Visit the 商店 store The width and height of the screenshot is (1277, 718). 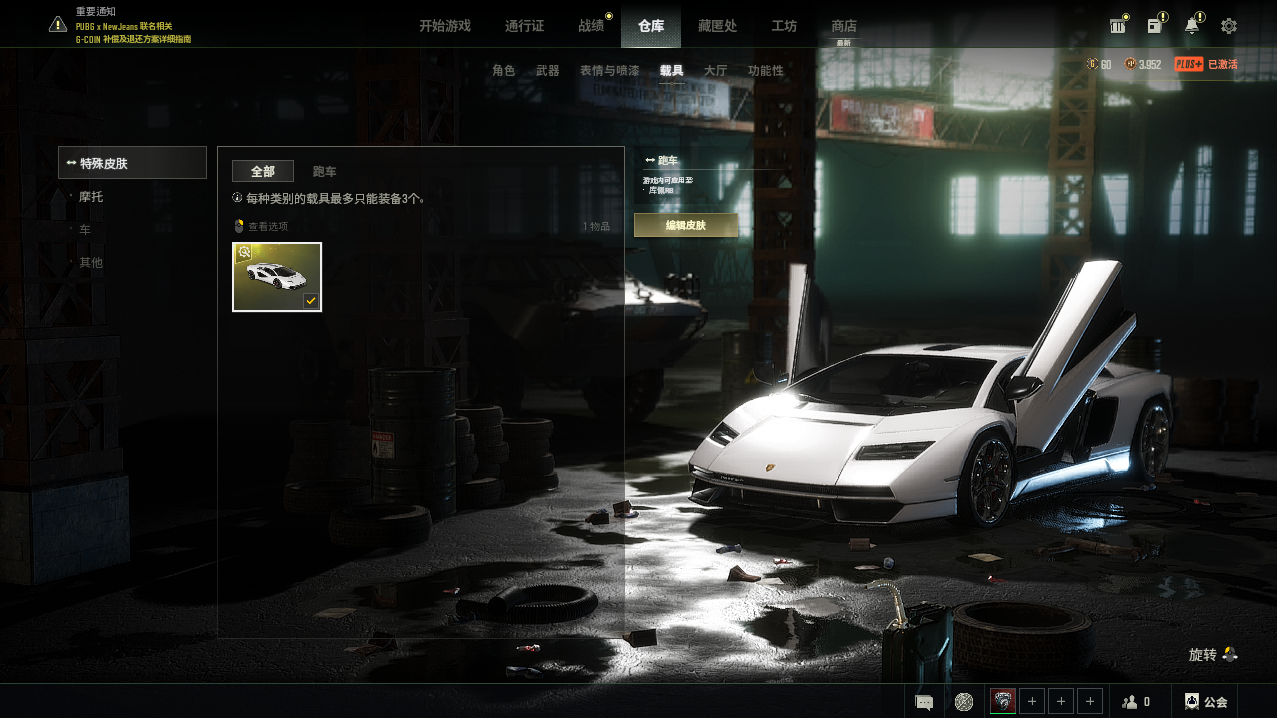point(844,26)
